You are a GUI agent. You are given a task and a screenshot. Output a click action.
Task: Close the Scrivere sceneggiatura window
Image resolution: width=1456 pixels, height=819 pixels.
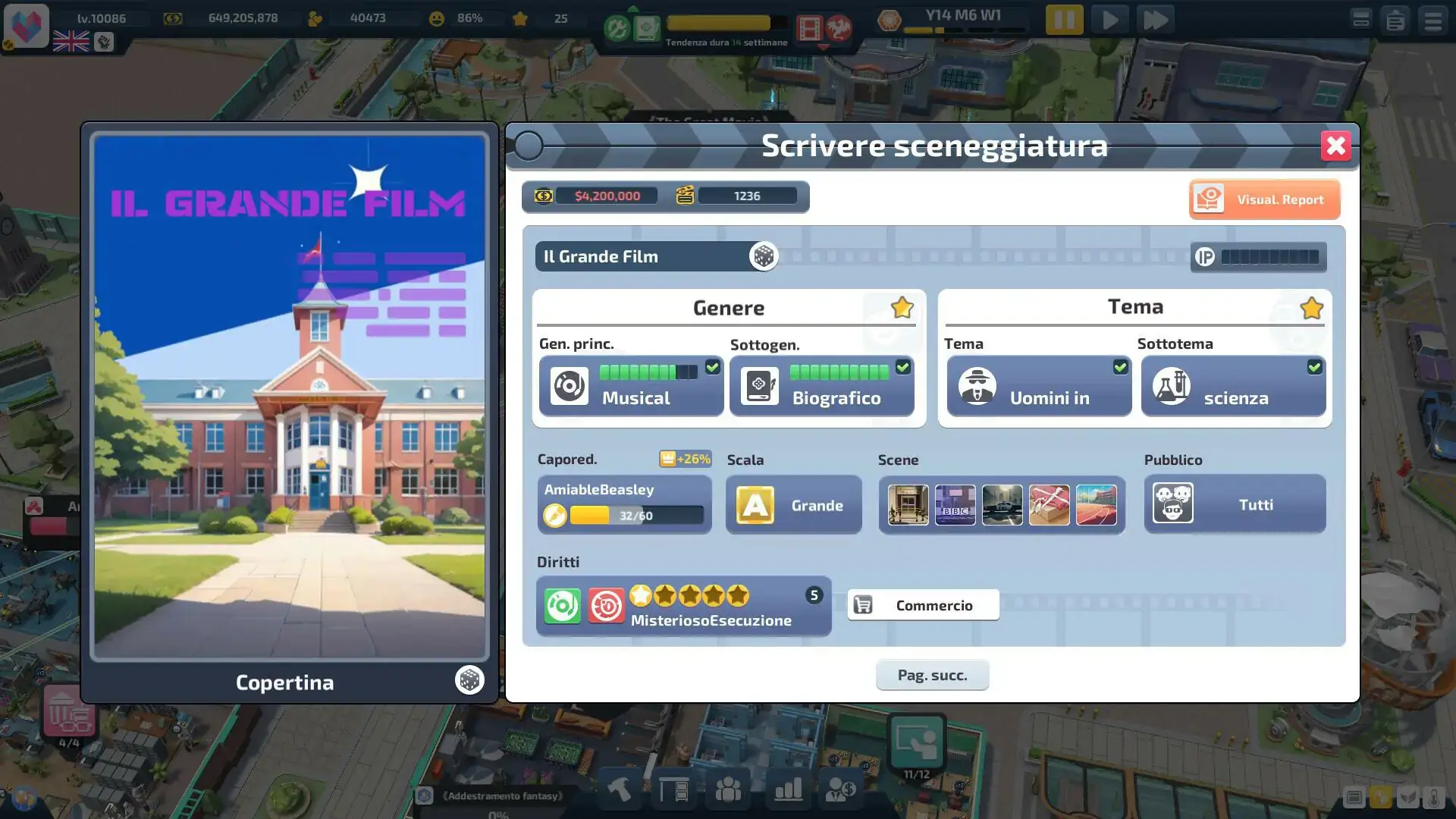tap(1335, 146)
